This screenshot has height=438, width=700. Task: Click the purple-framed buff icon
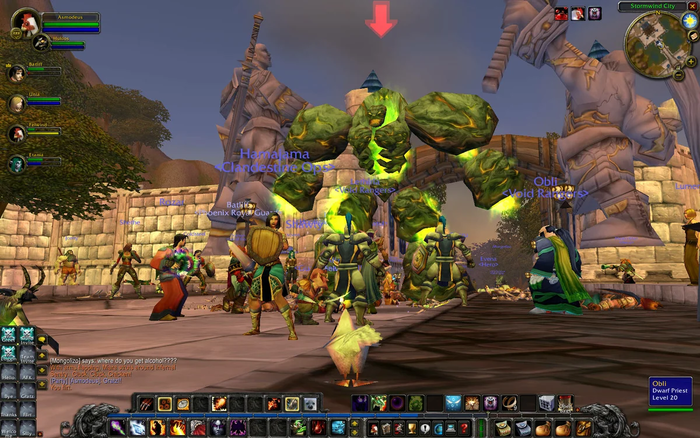595,14
